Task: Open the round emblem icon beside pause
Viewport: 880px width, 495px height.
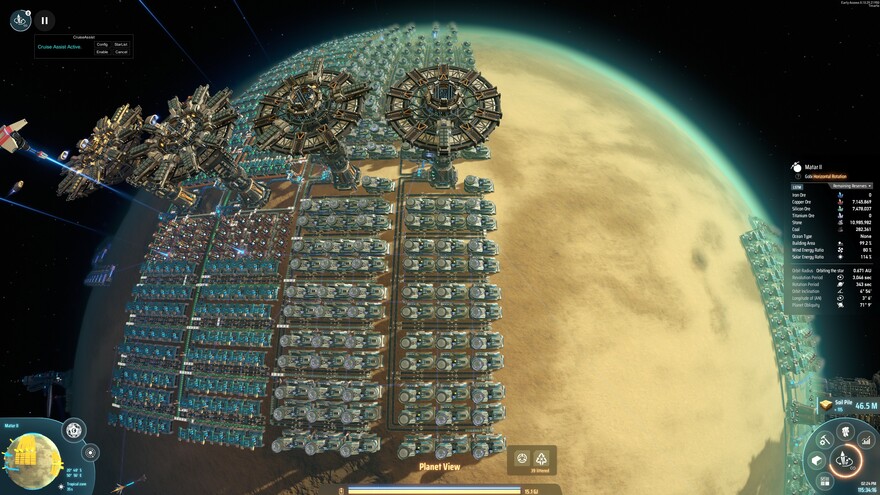Action: click(20, 19)
